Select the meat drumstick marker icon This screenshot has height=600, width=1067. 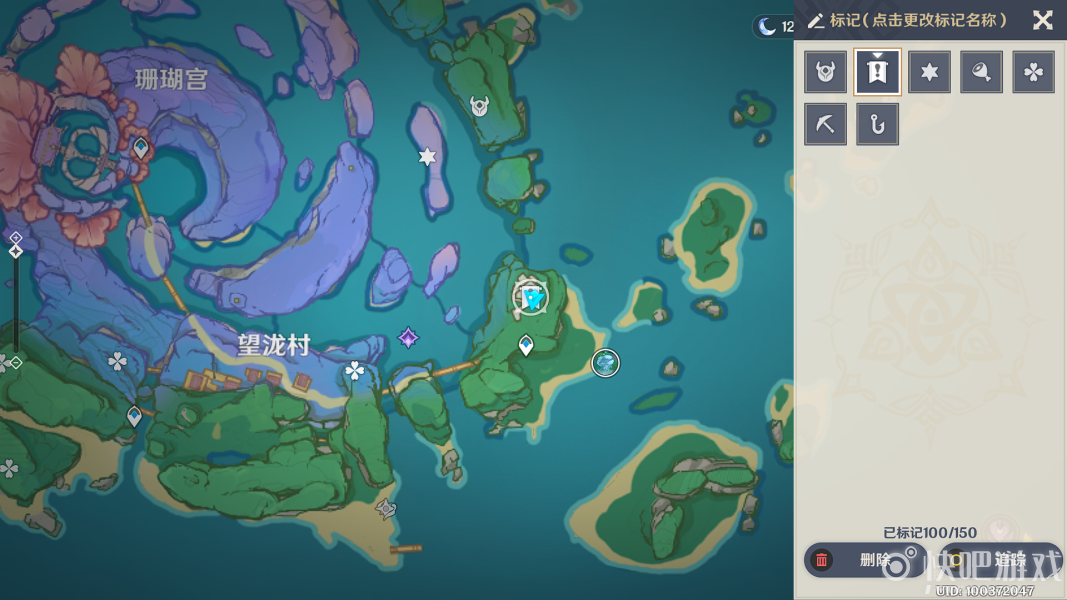[x=981, y=72]
